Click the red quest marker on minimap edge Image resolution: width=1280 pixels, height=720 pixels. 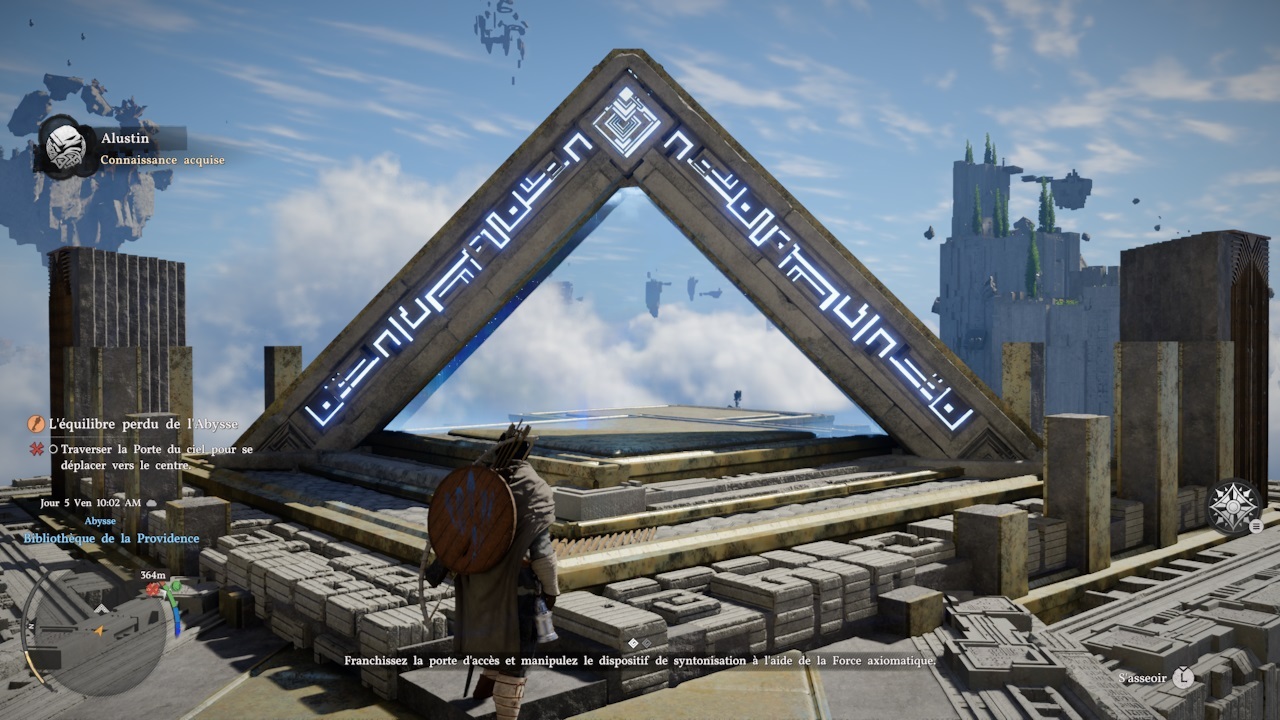155,590
